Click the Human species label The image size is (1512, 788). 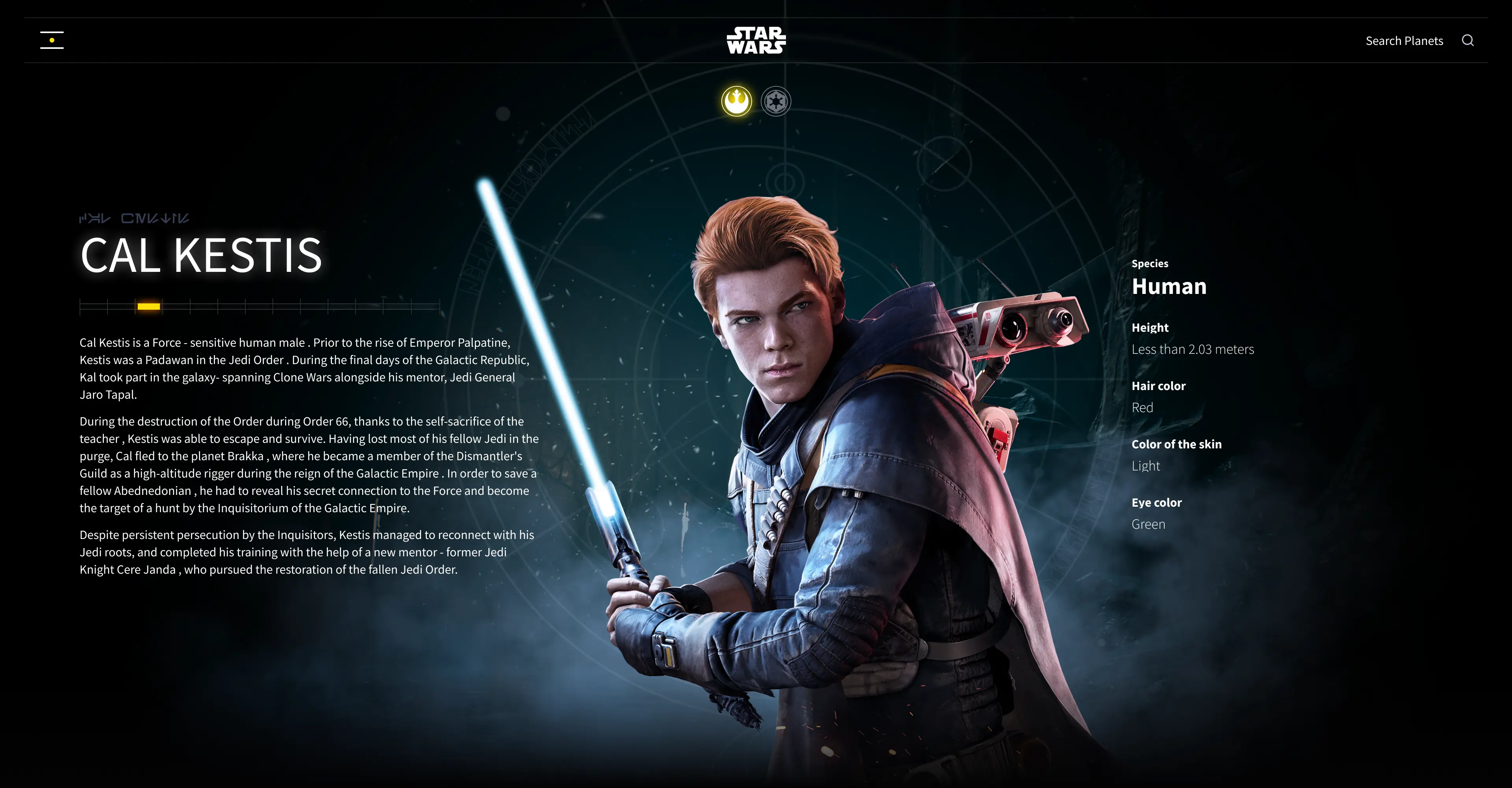point(1169,286)
